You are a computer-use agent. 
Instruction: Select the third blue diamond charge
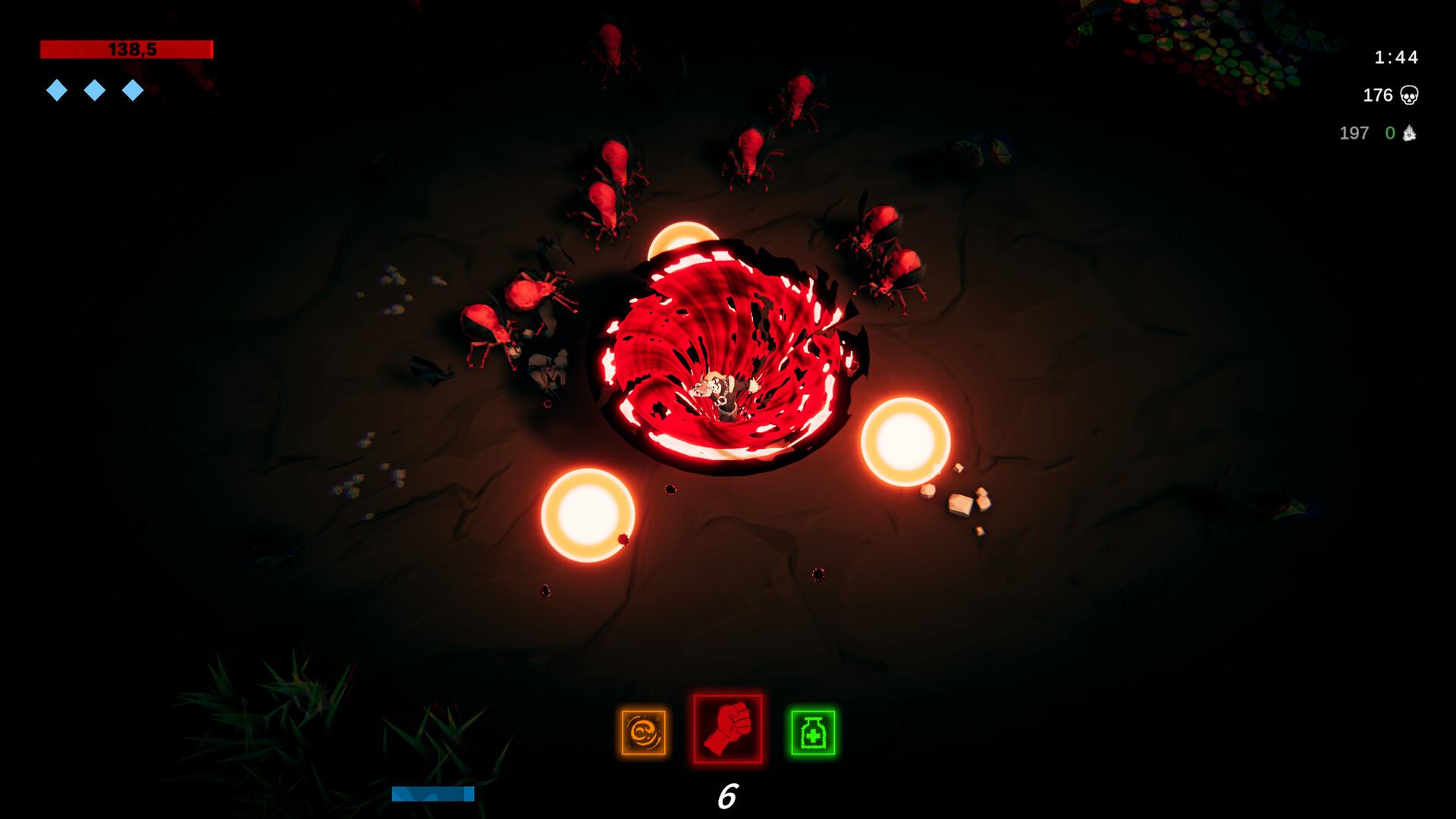[133, 89]
